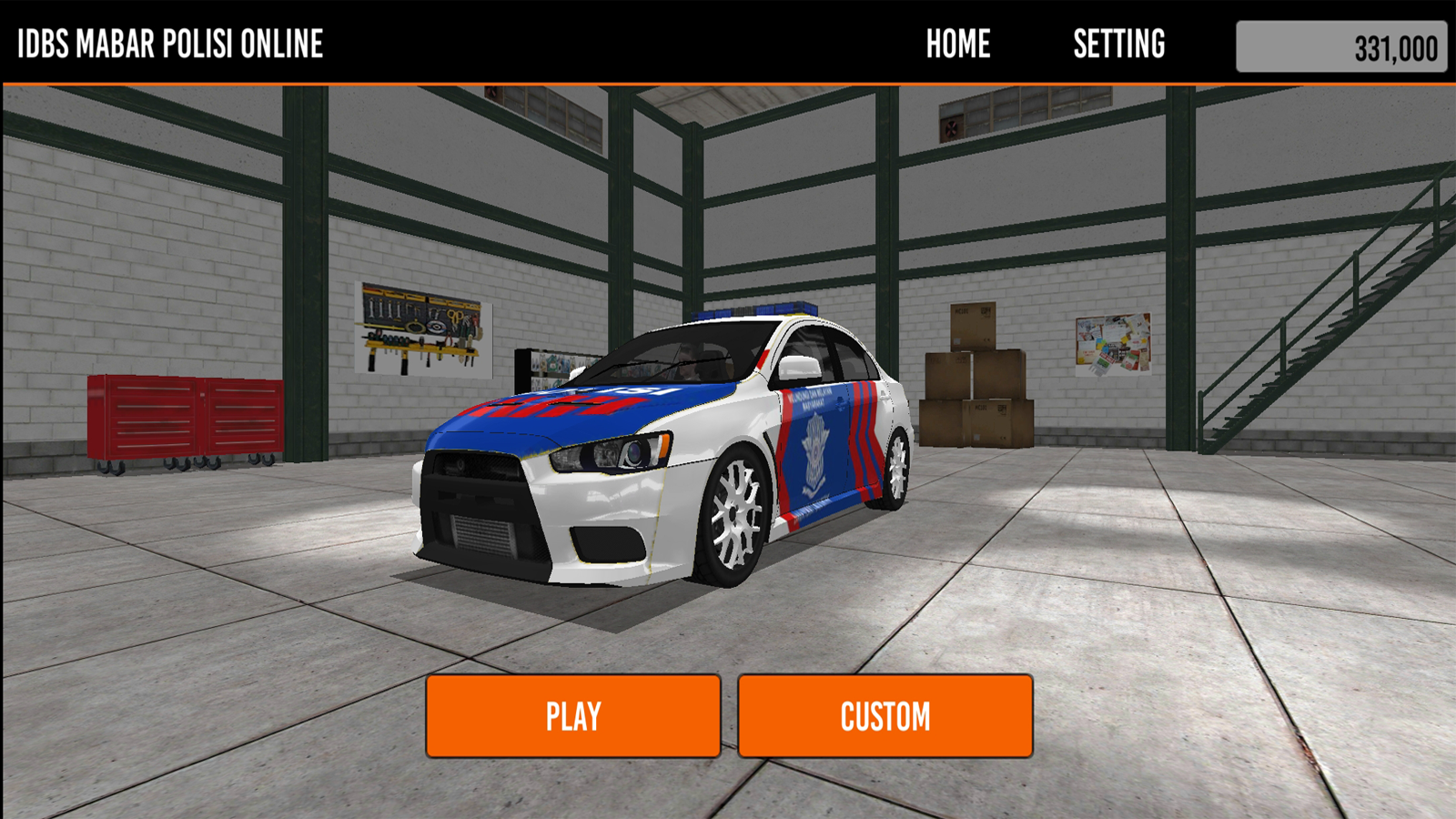This screenshot has height=819, width=1456.
Task: Open the SETTING menu
Action: (x=1118, y=44)
